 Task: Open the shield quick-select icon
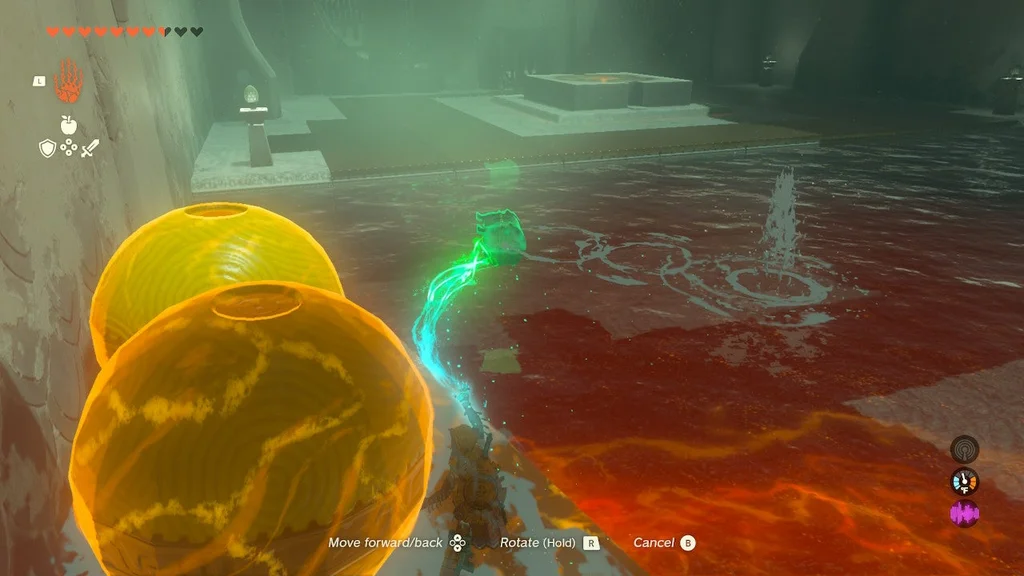[x=46, y=149]
